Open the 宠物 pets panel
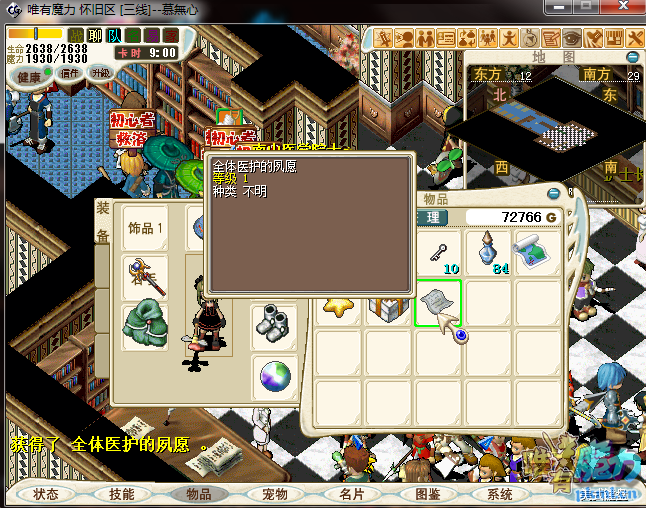 [274, 494]
